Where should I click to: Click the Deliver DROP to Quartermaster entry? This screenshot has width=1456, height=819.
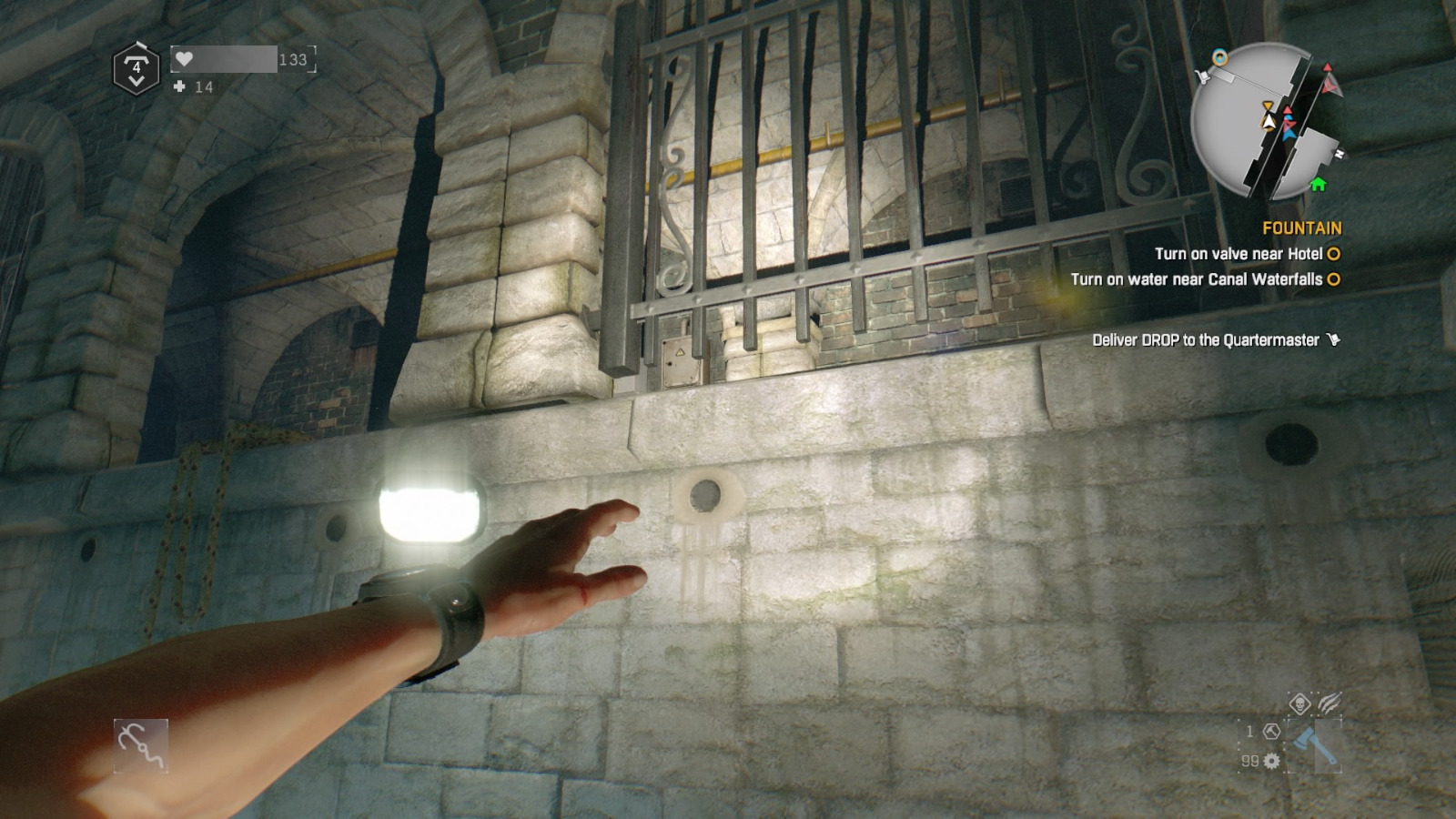(x=1206, y=338)
